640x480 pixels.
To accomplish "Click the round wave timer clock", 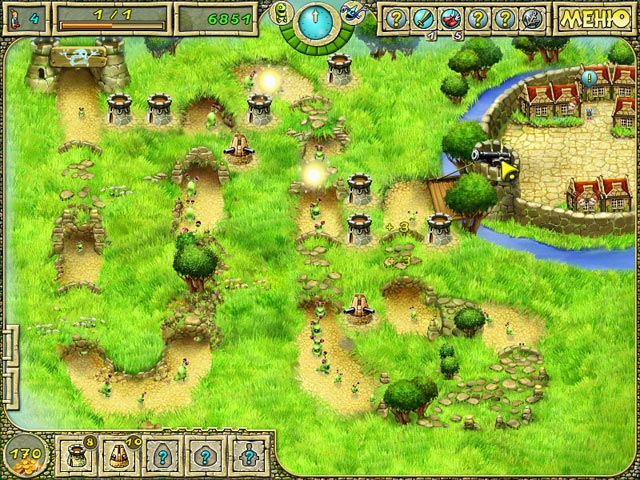I will 316,19.
